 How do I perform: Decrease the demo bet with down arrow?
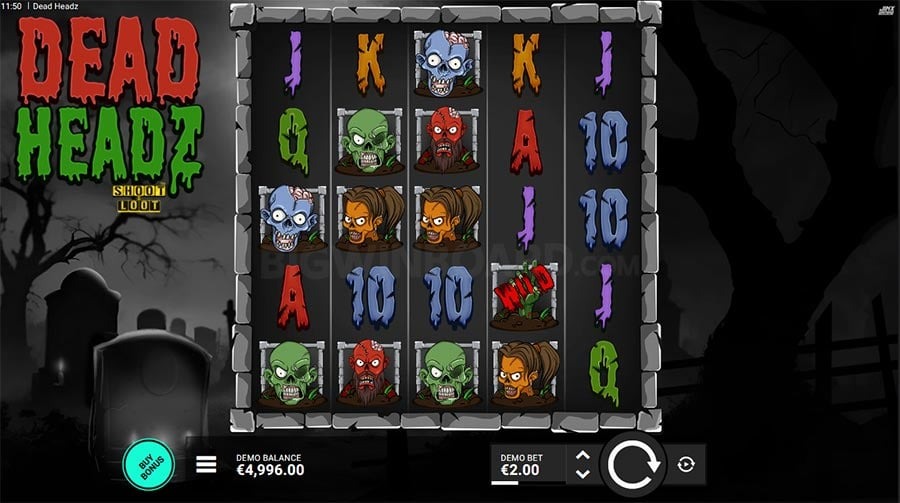(582, 473)
